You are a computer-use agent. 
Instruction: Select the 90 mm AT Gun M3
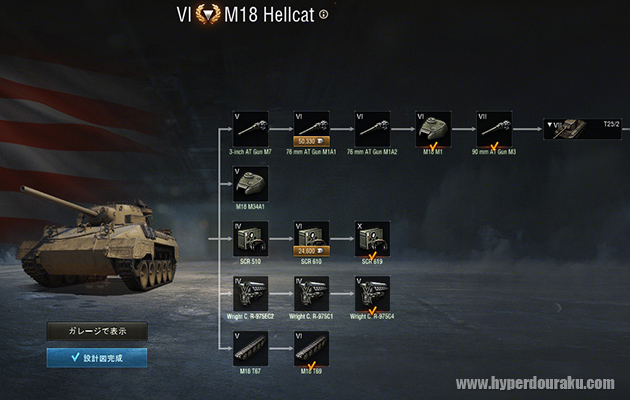point(493,128)
